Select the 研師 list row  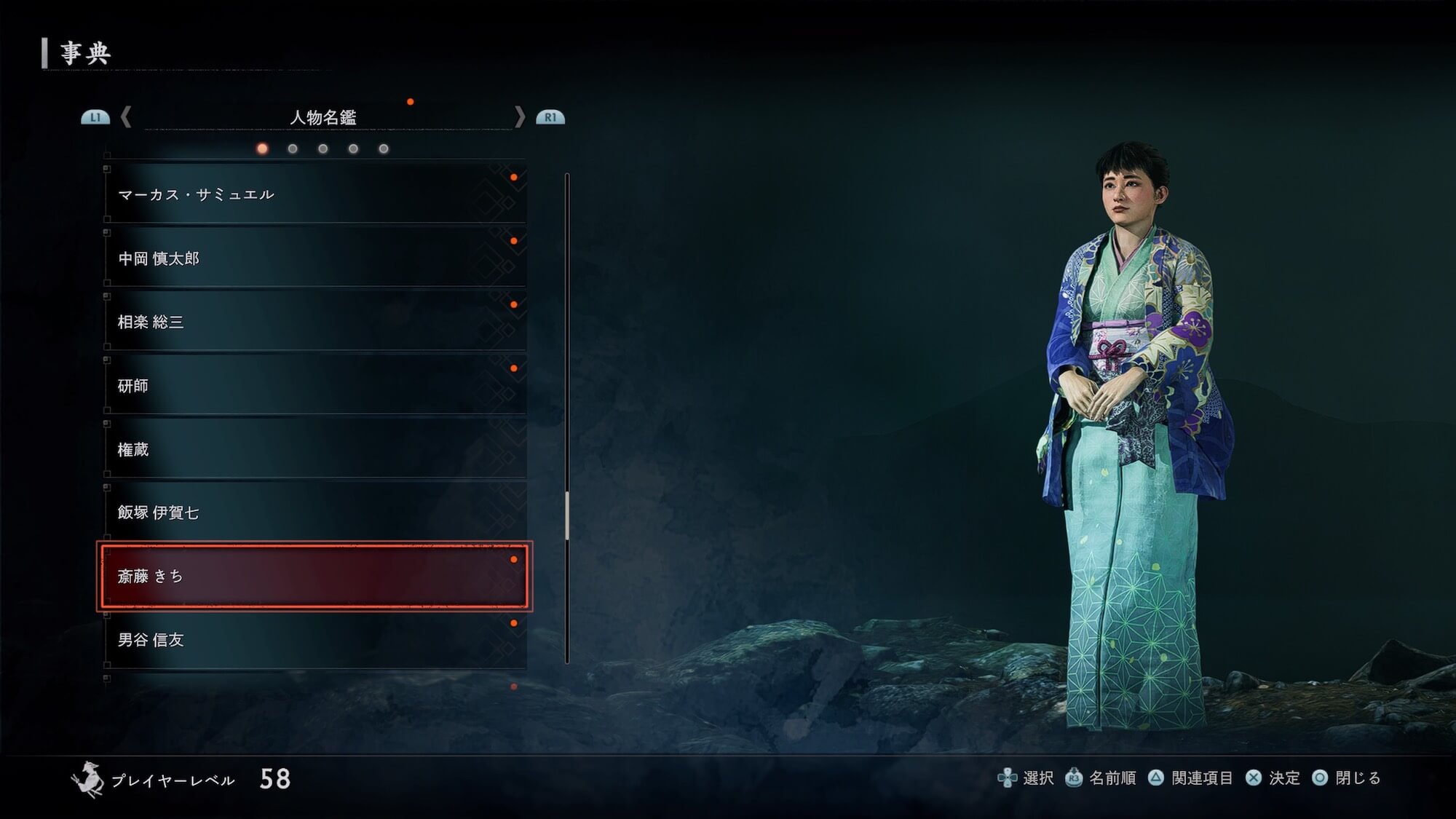point(314,386)
